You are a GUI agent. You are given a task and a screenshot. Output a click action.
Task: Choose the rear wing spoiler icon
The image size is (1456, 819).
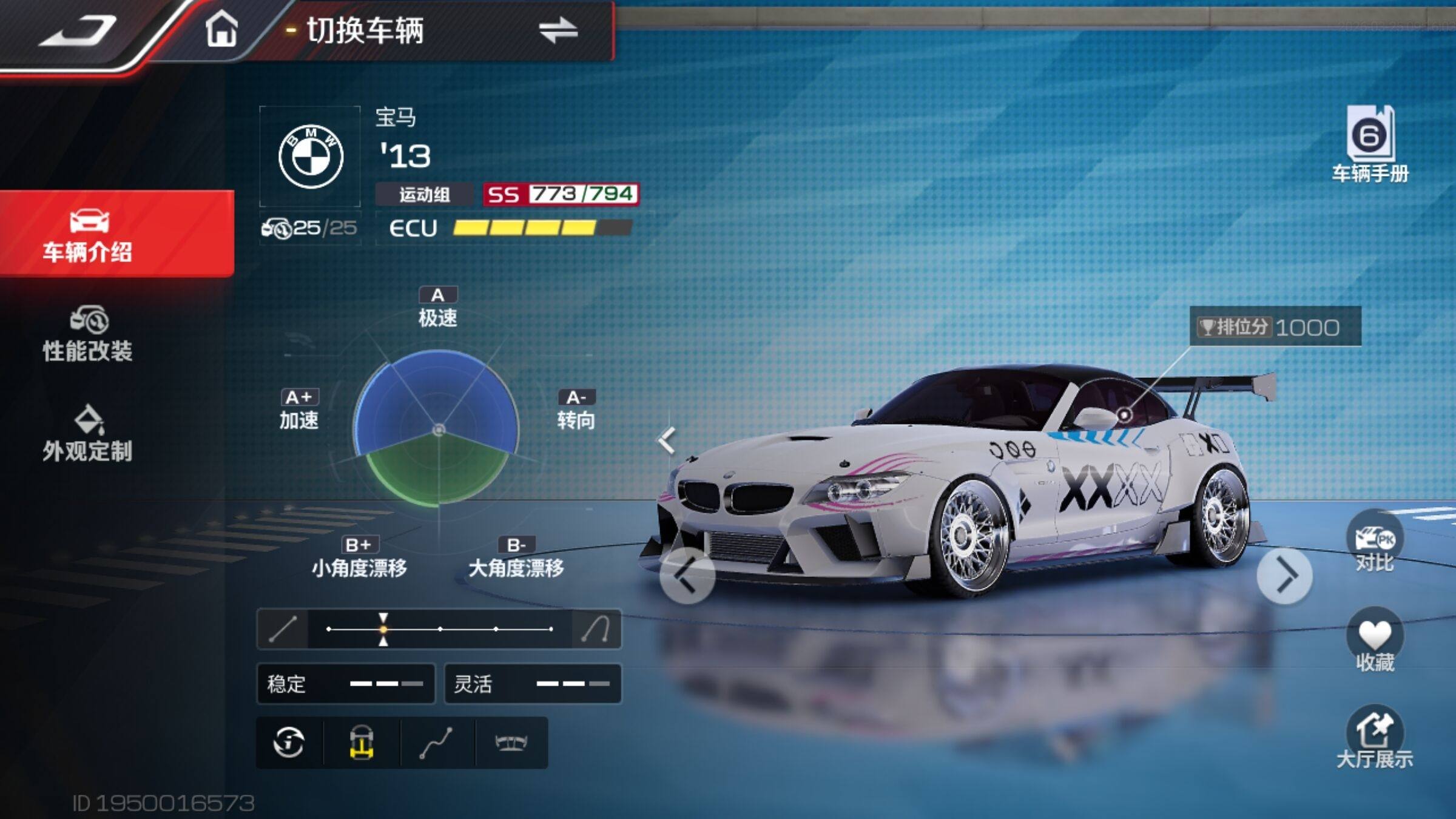point(511,743)
